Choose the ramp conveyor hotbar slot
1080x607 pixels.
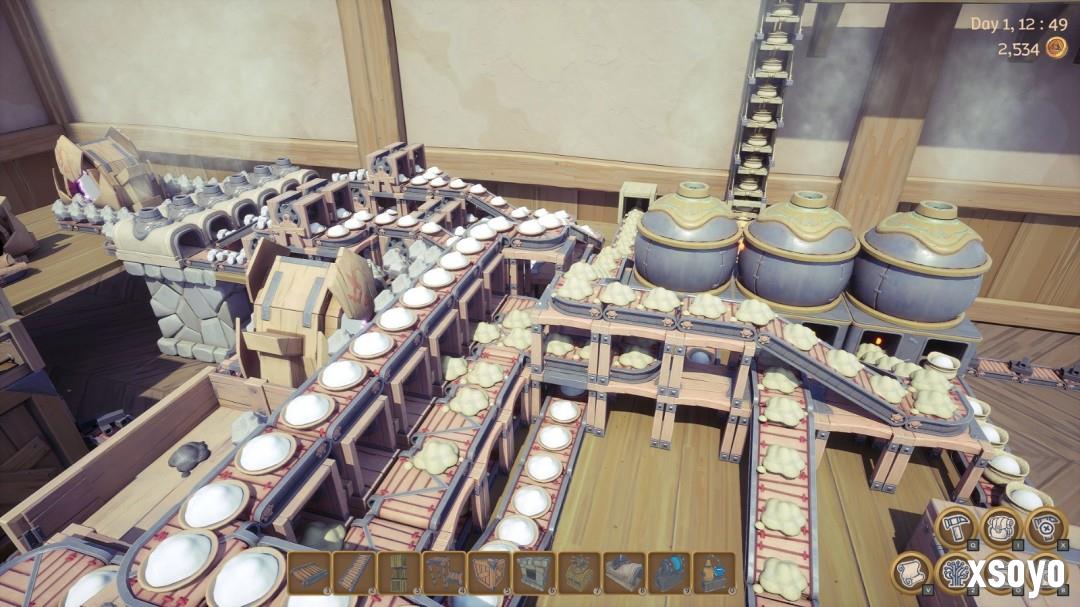tap(354, 573)
